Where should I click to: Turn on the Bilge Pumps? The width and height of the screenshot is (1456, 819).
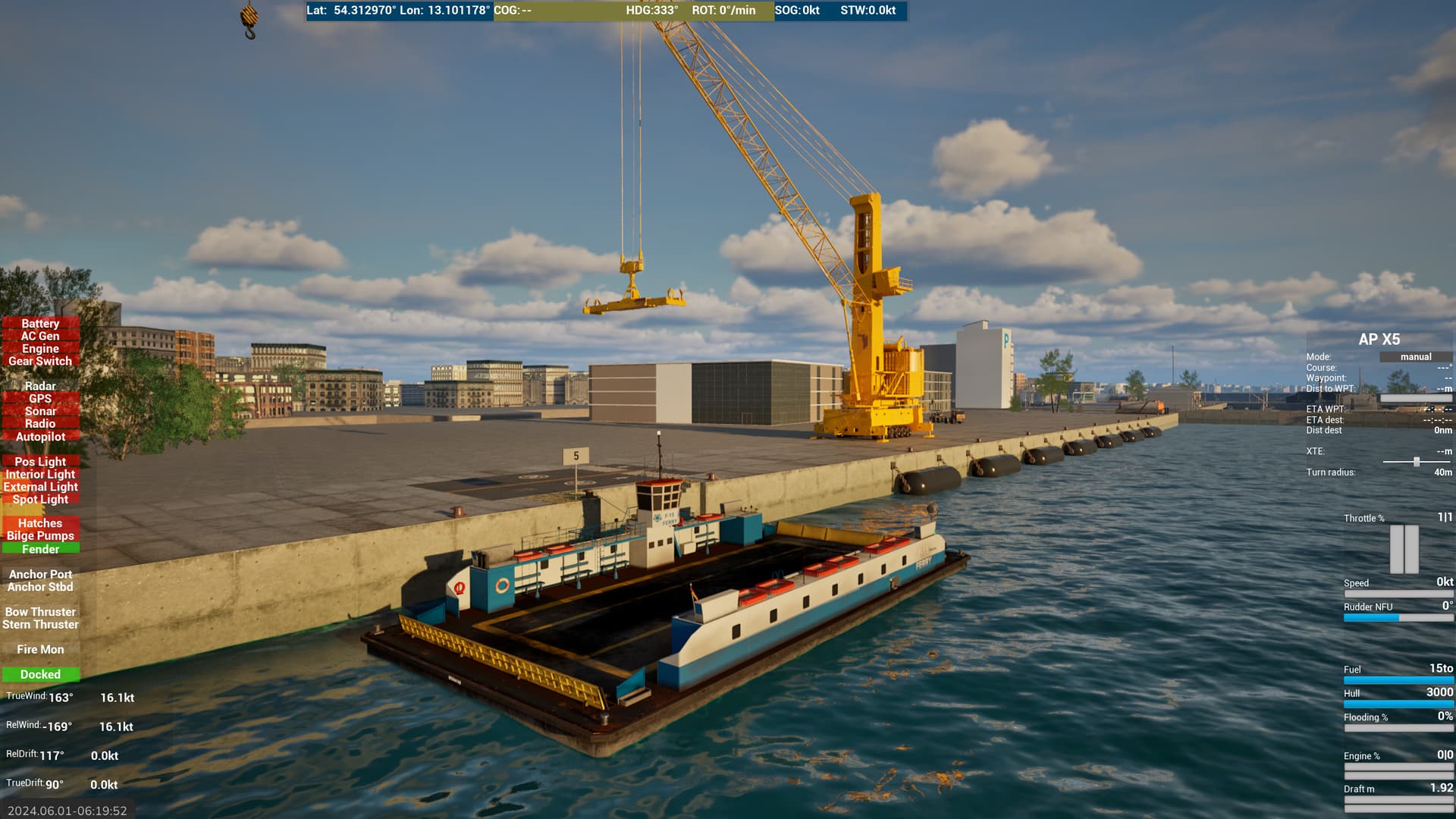pyautogui.click(x=40, y=536)
